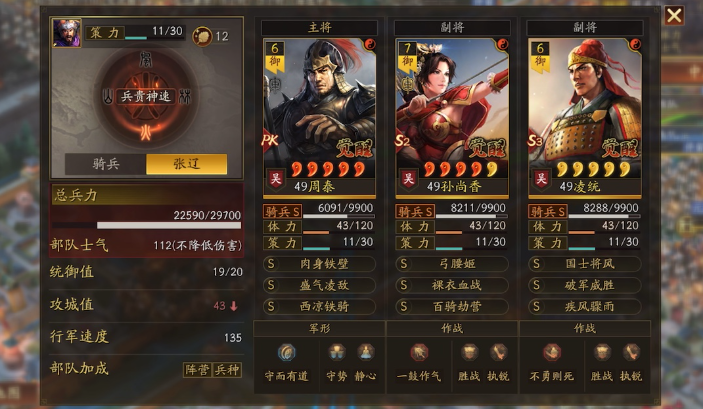Show the 阵营 troop bonus

pos(197,369)
